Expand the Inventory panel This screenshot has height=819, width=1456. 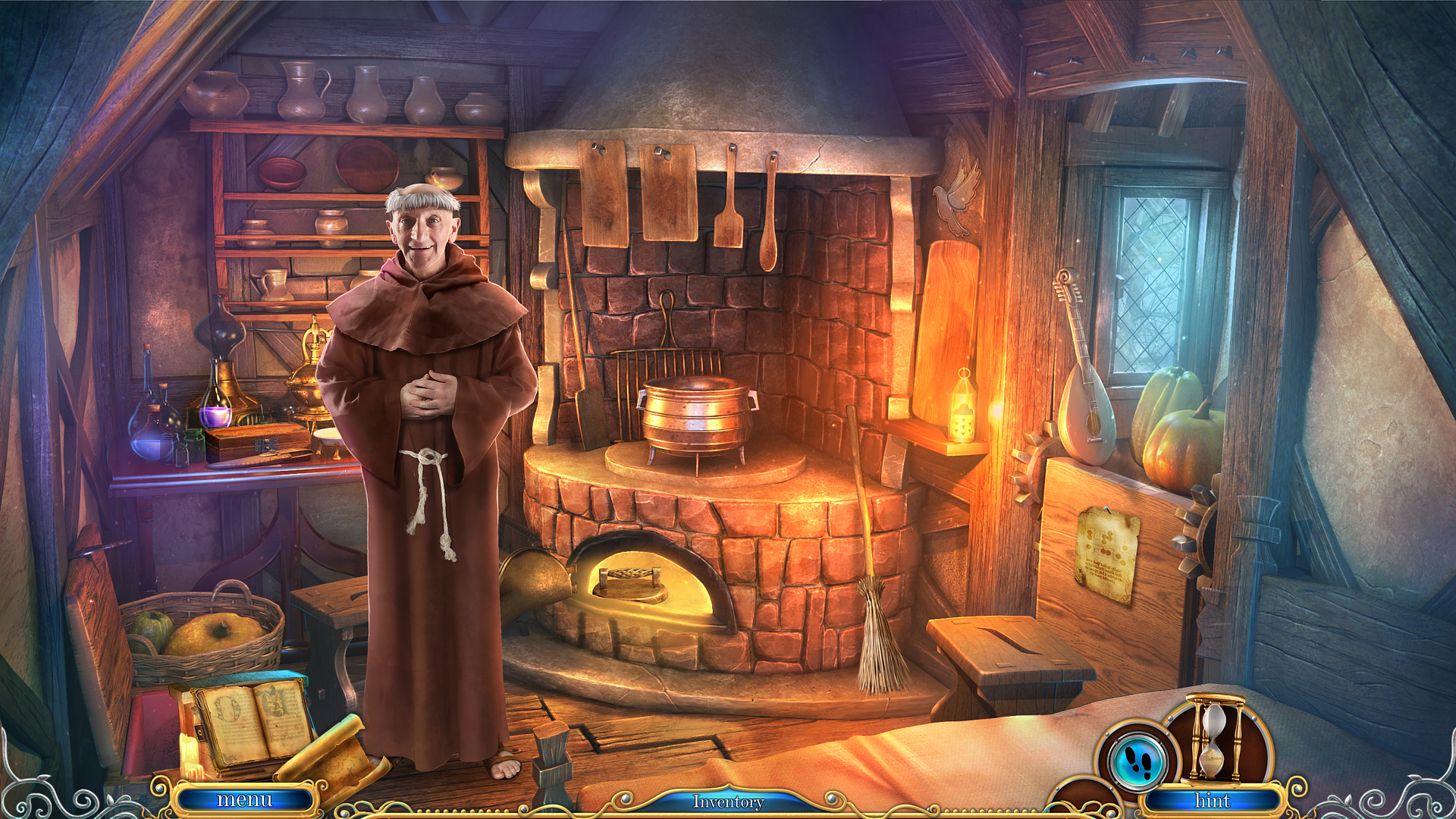[x=728, y=802]
